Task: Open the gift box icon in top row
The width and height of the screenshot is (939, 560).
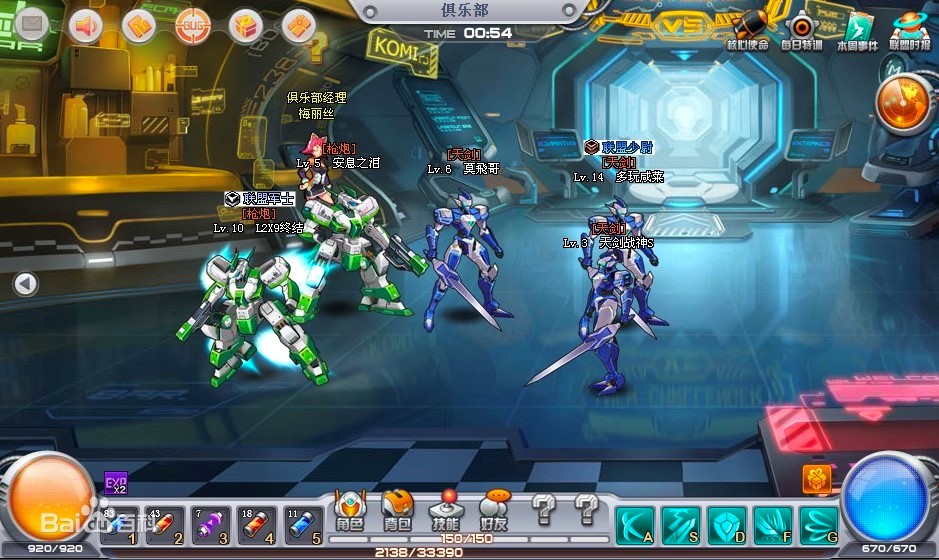Action: 244,25
